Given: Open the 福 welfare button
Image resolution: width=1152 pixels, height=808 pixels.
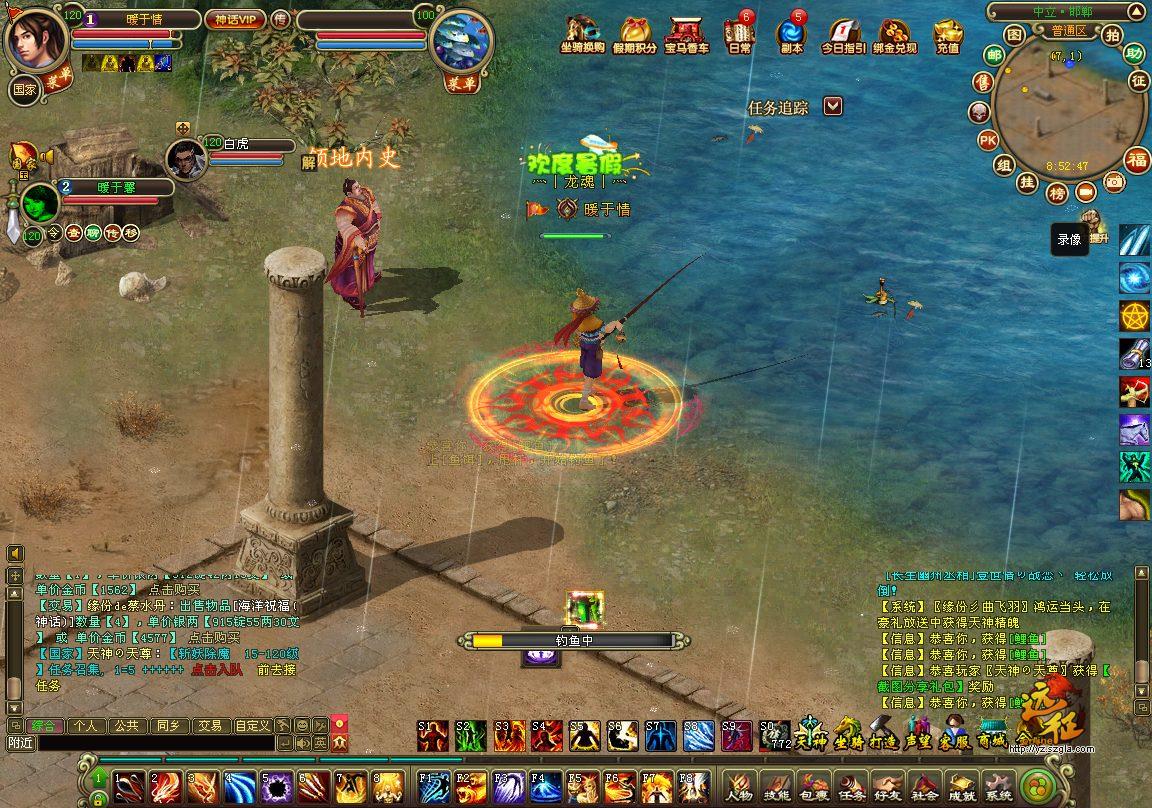Looking at the screenshot, I should click(1138, 159).
